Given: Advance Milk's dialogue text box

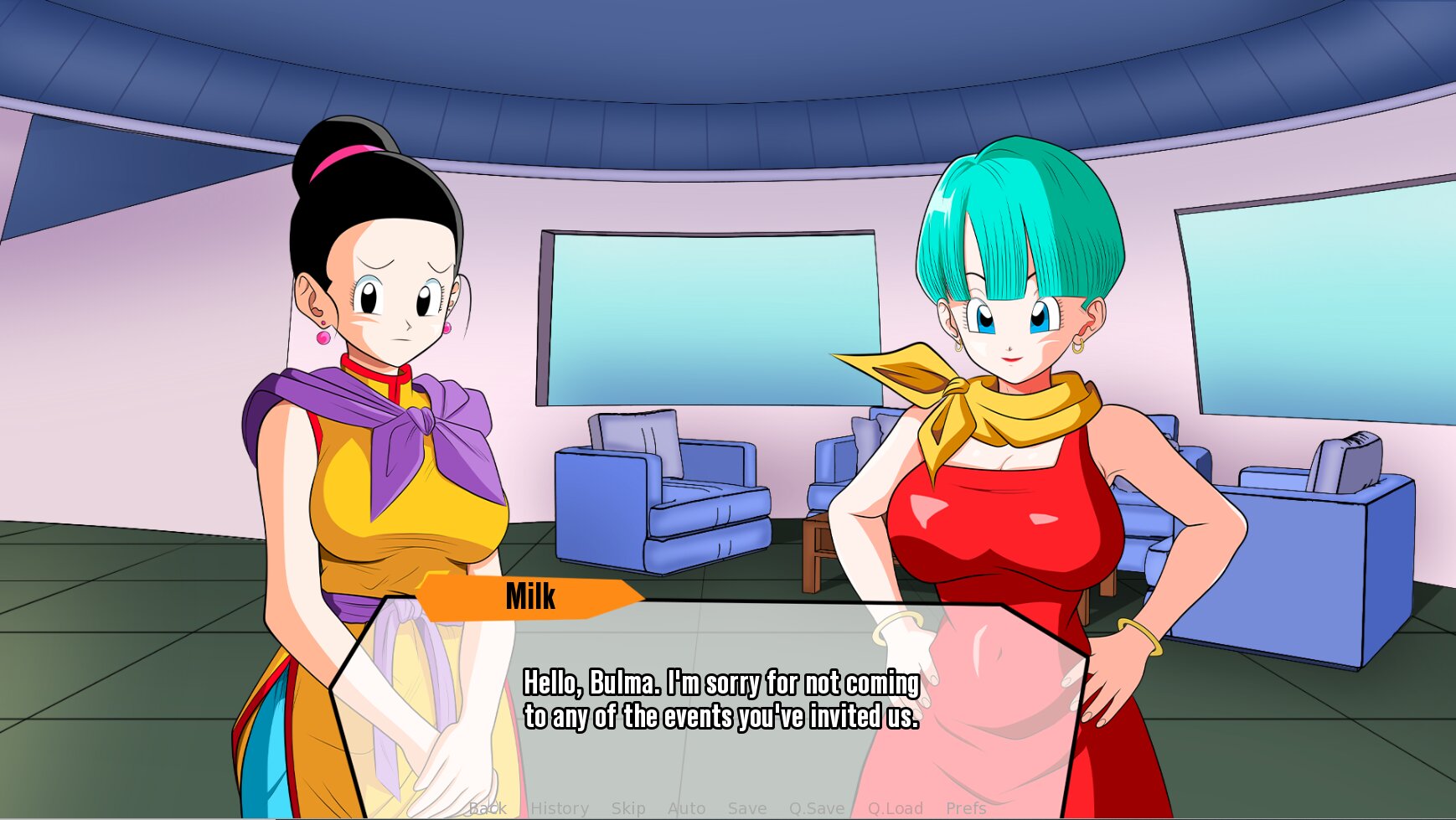Looking at the screenshot, I should tap(720, 699).
